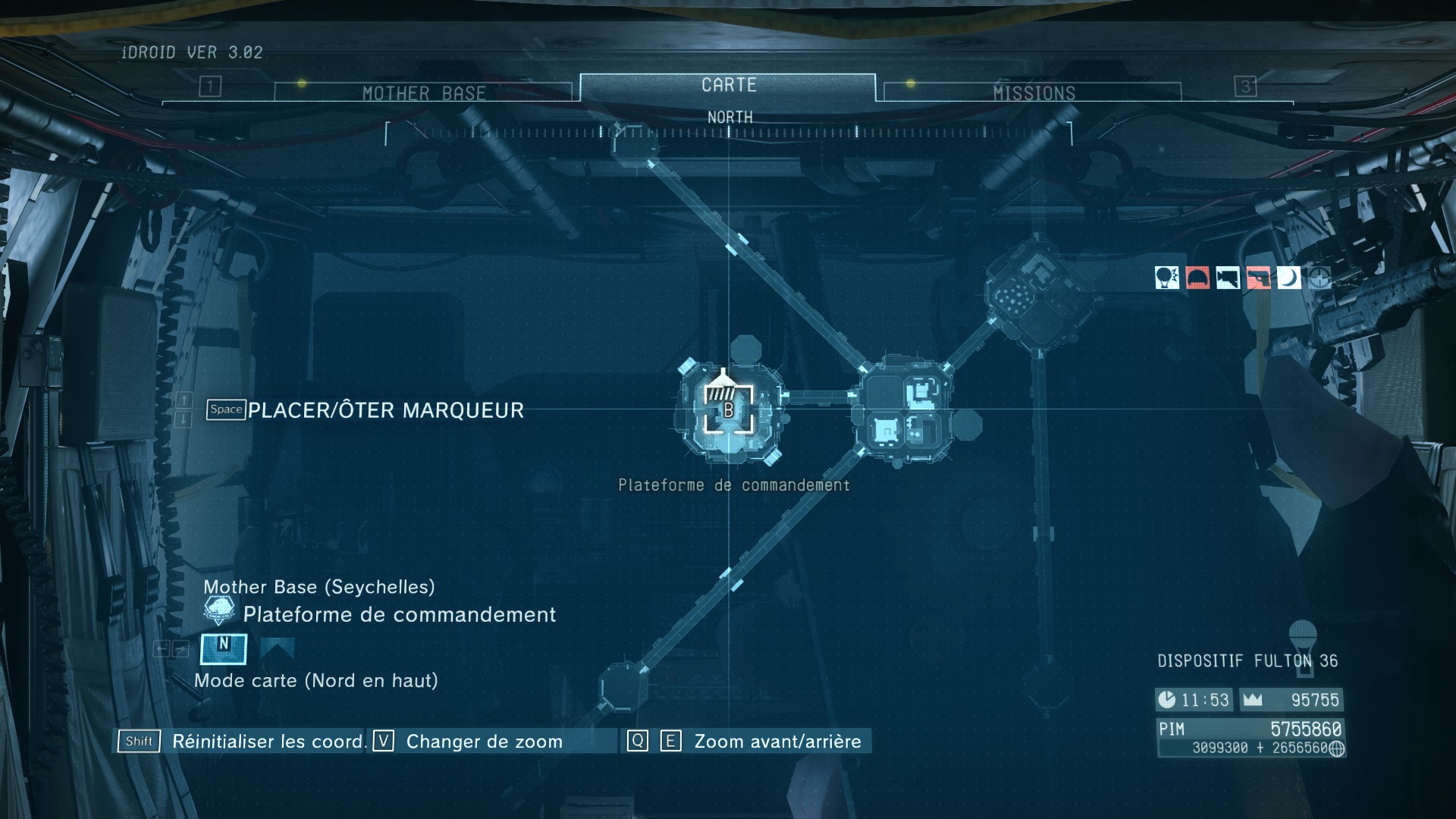Switch to the MOTHER BASE tab

click(423, 93)
